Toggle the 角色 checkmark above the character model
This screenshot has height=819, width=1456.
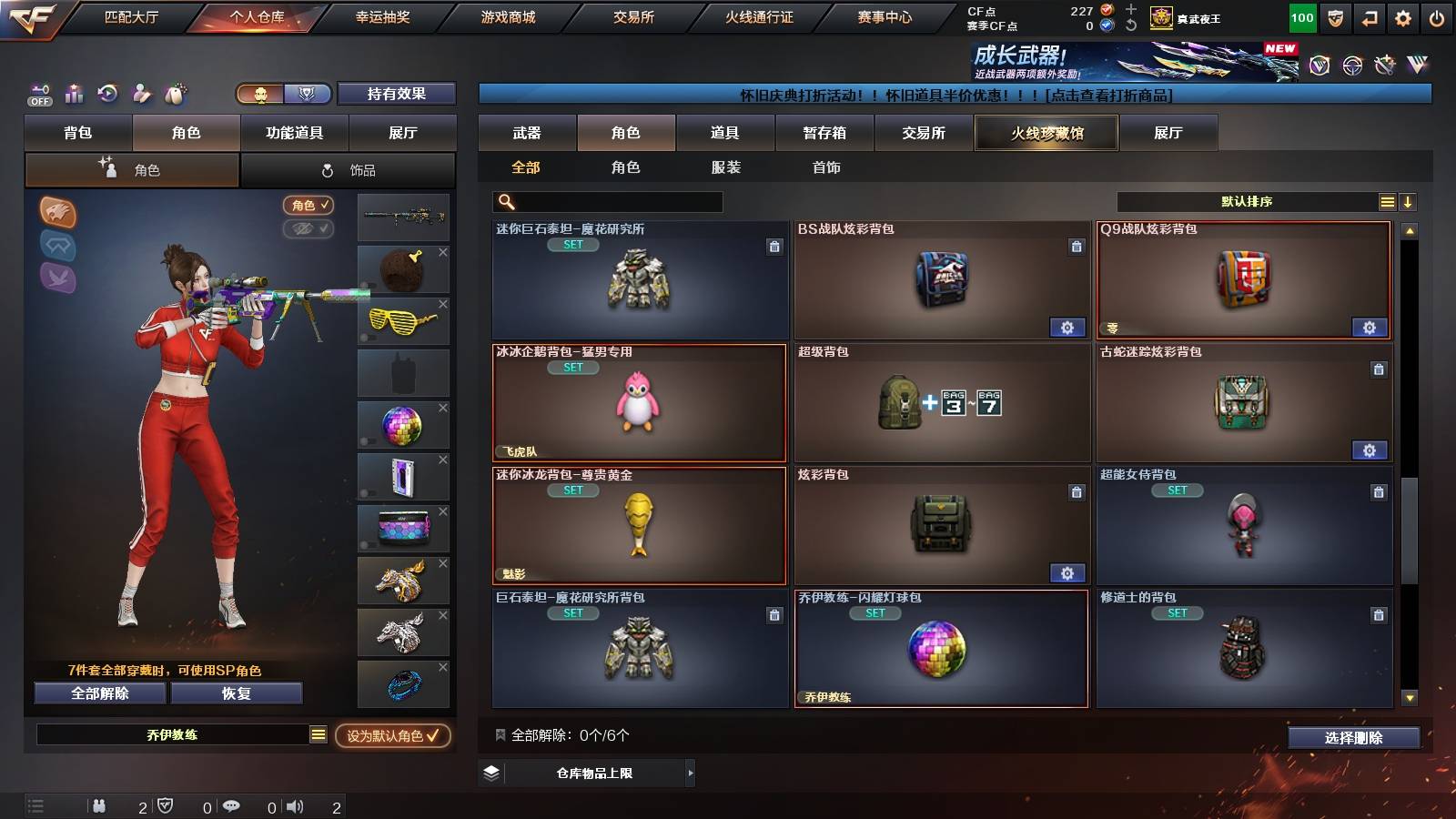pos(309,205)
